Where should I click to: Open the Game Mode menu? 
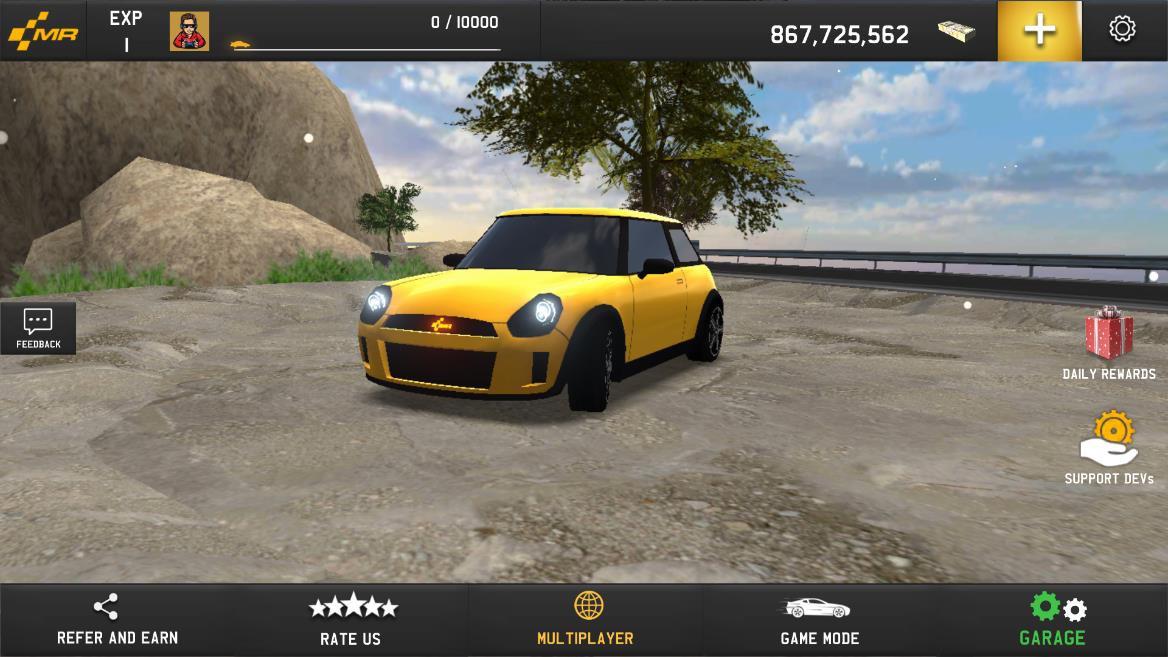[x=819, y=620]
